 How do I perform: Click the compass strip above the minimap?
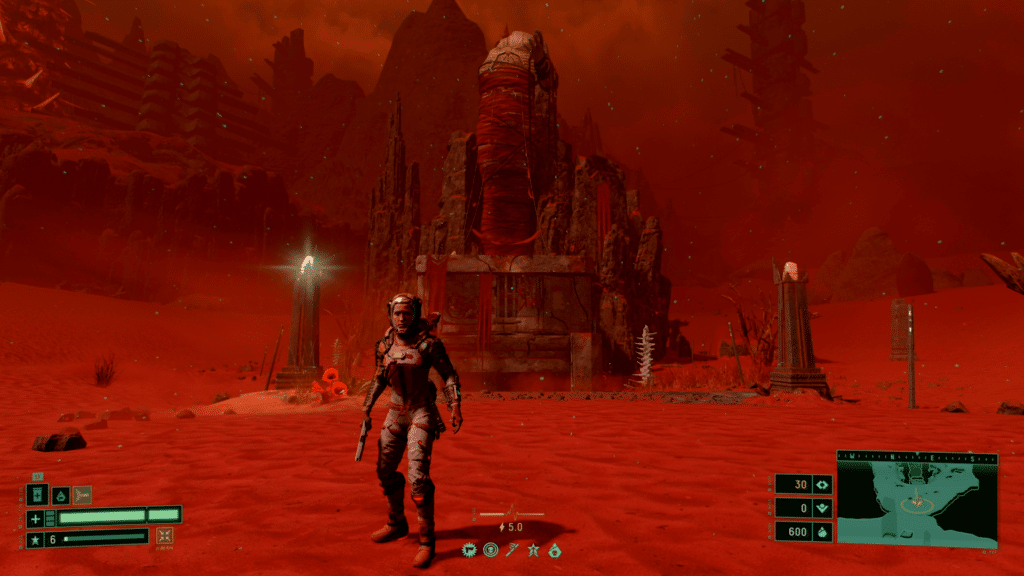click(x=917, y=456)
